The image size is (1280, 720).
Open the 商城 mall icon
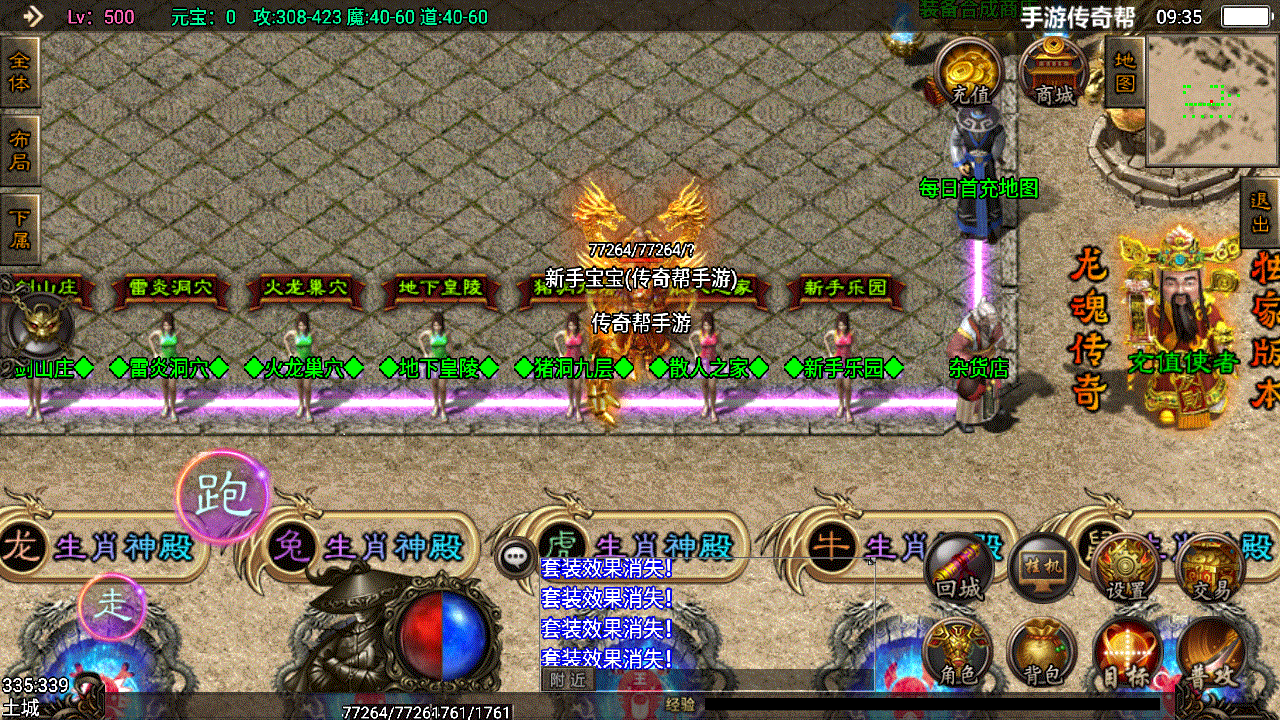pyautogui.click(x=1050, y=70)
